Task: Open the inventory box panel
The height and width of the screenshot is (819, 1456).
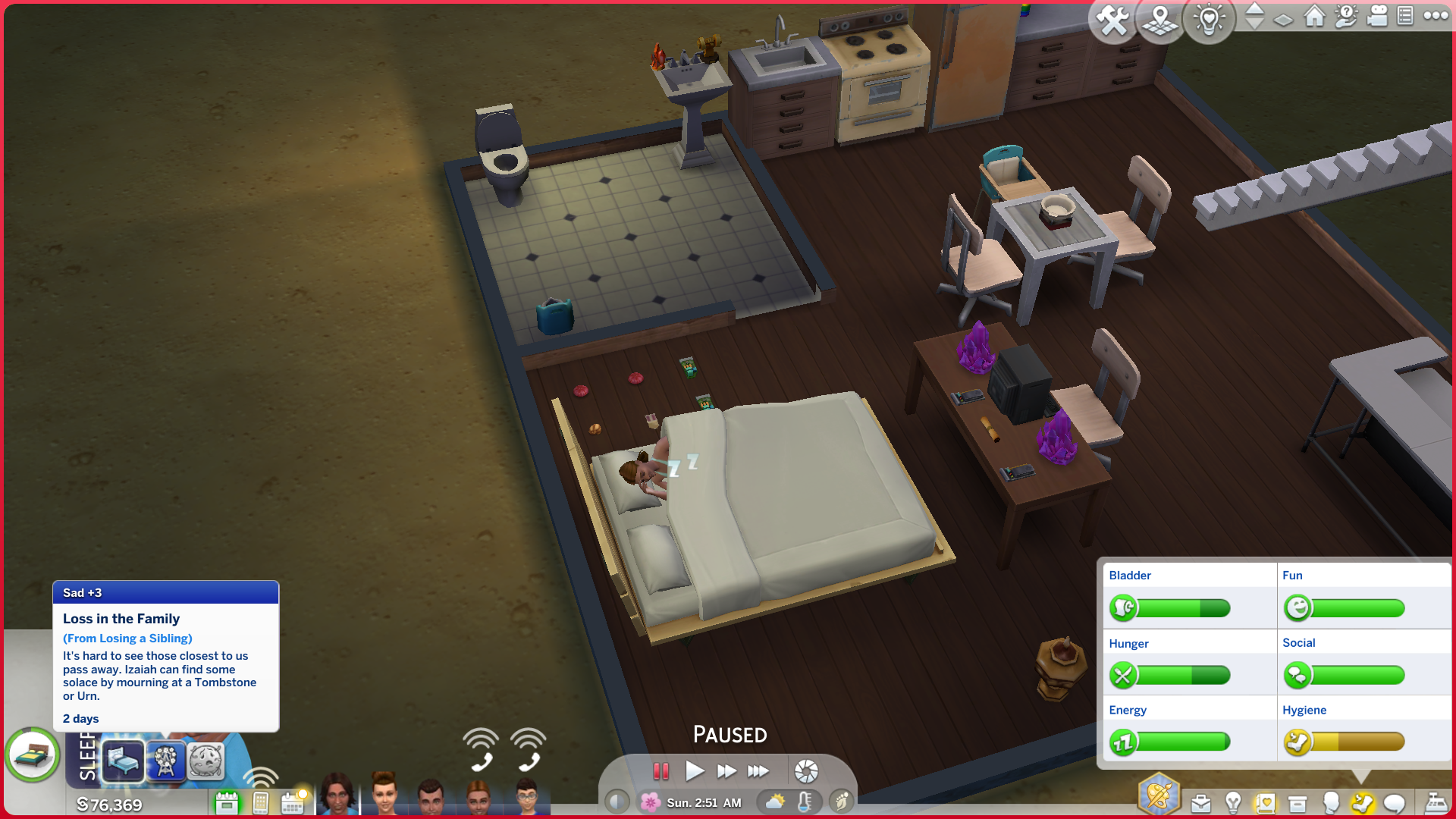Action: (x=1298, y=803)
